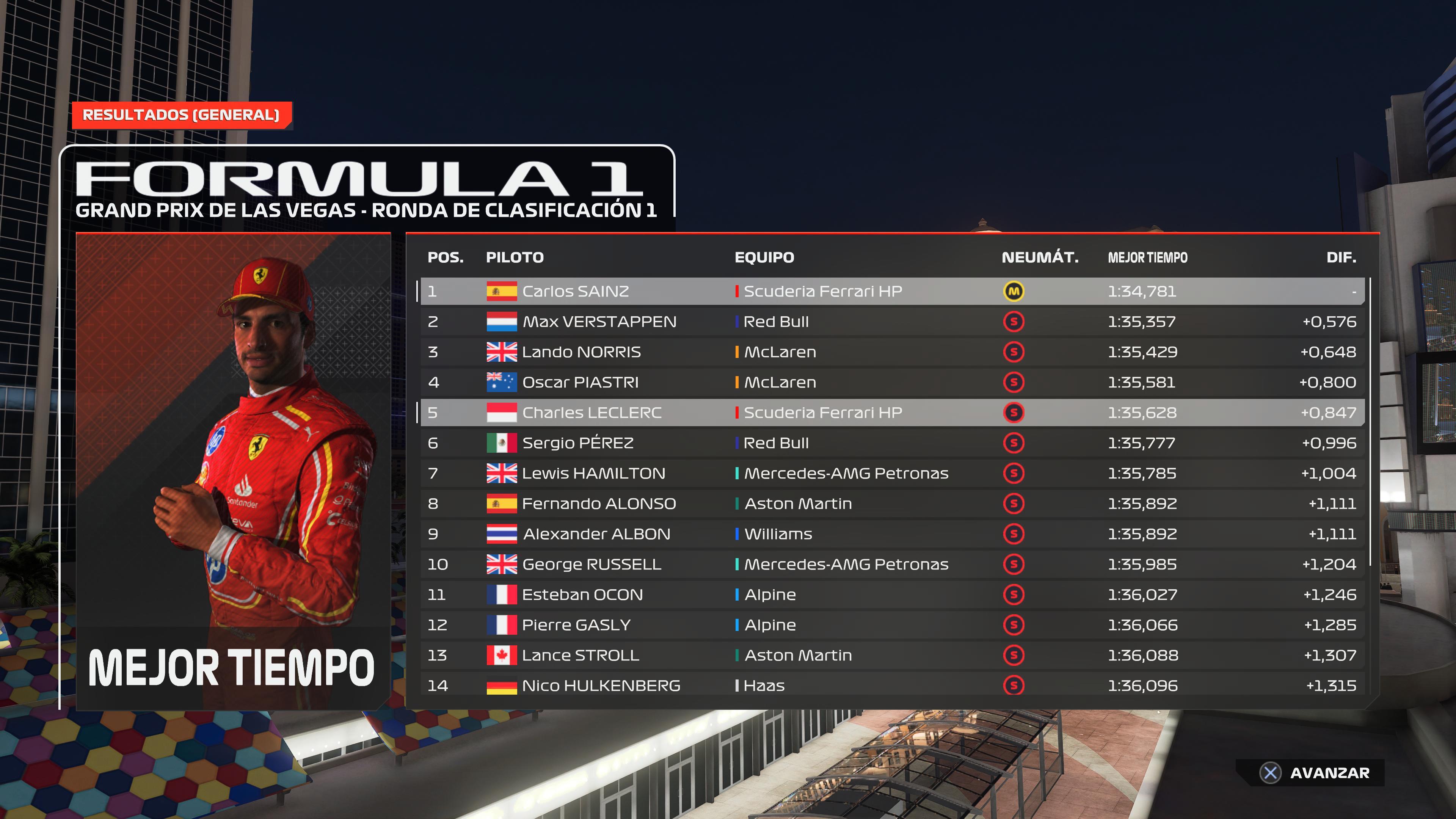Select Esteban OCON in the standings
Screen dimensions: 1456x819
click(x=892, y=595)
